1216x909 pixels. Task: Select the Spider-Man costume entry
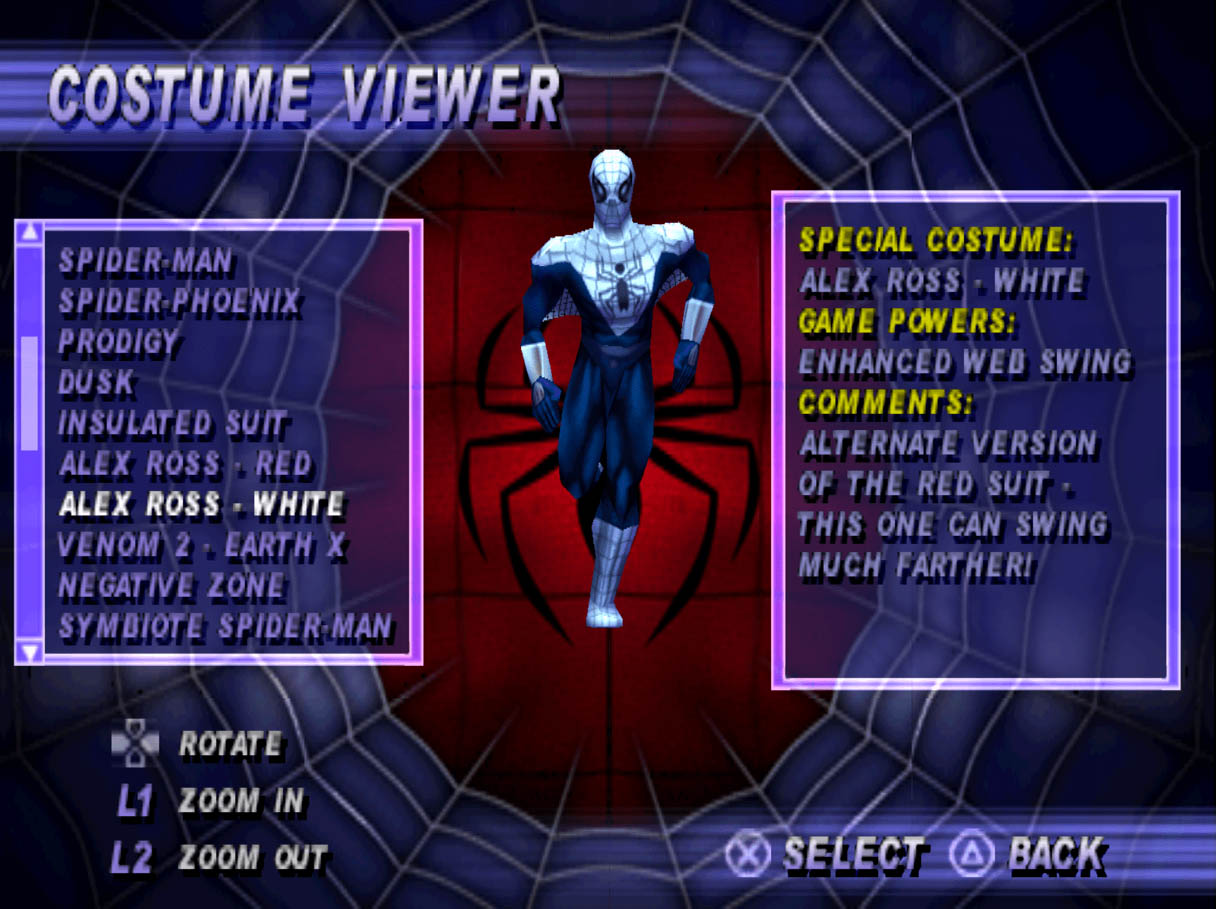(x=146, y=262)
